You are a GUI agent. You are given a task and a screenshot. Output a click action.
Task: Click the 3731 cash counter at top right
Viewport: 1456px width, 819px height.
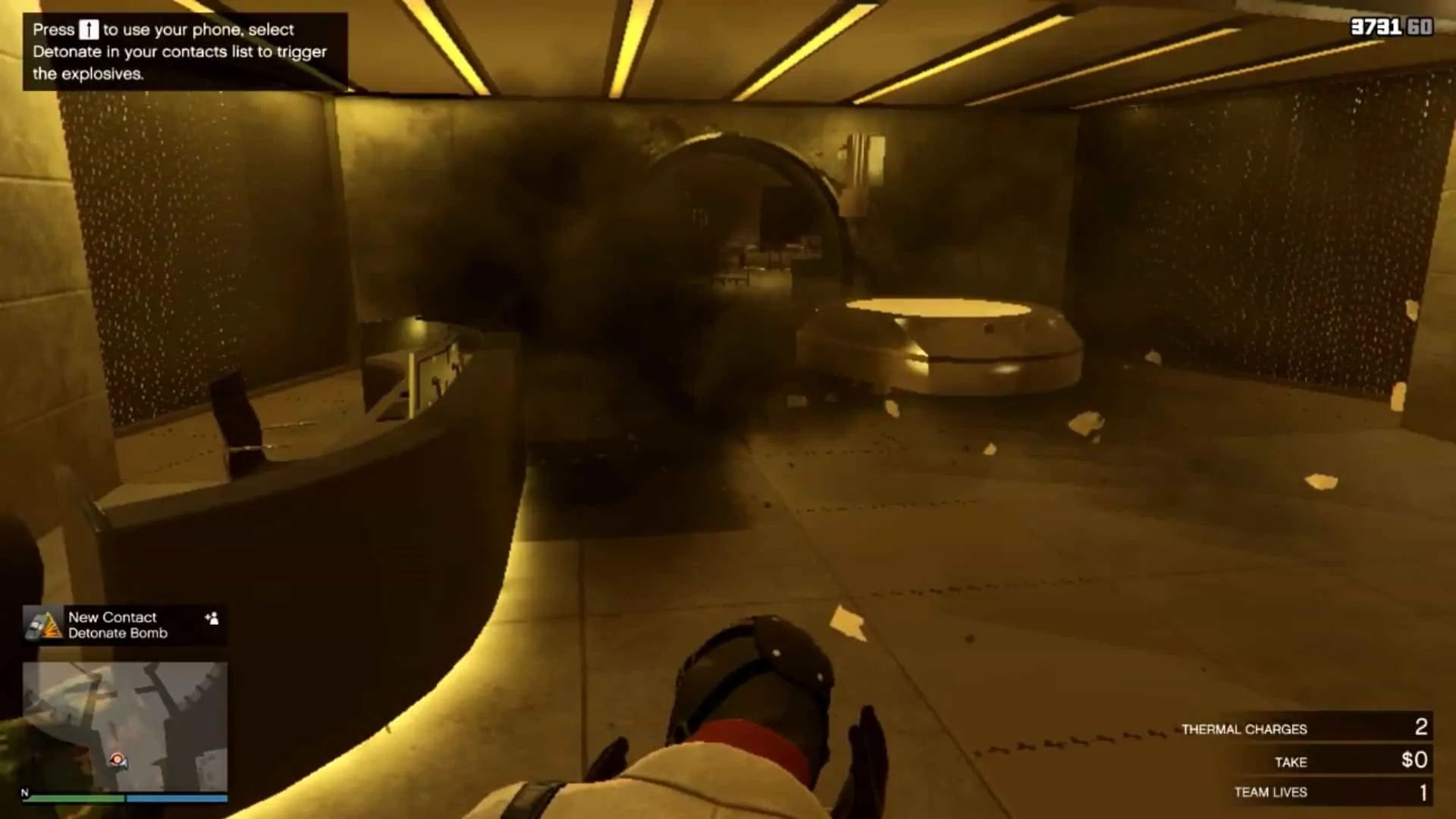pos(1373,27)
